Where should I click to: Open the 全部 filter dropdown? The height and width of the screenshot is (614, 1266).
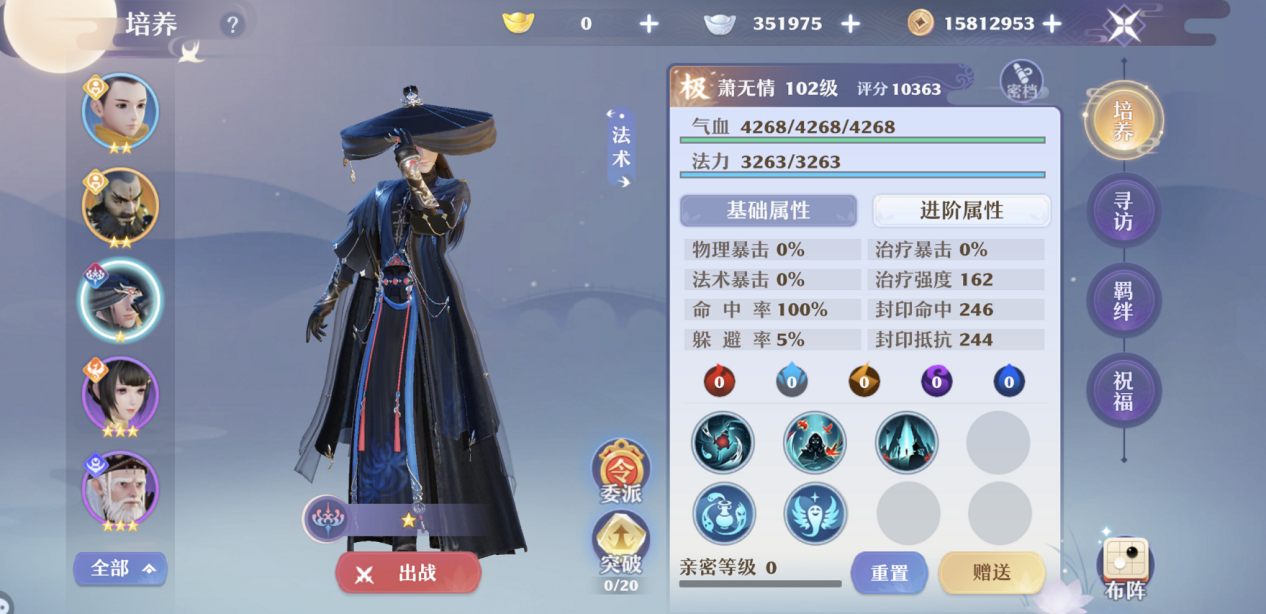(120, 569)
